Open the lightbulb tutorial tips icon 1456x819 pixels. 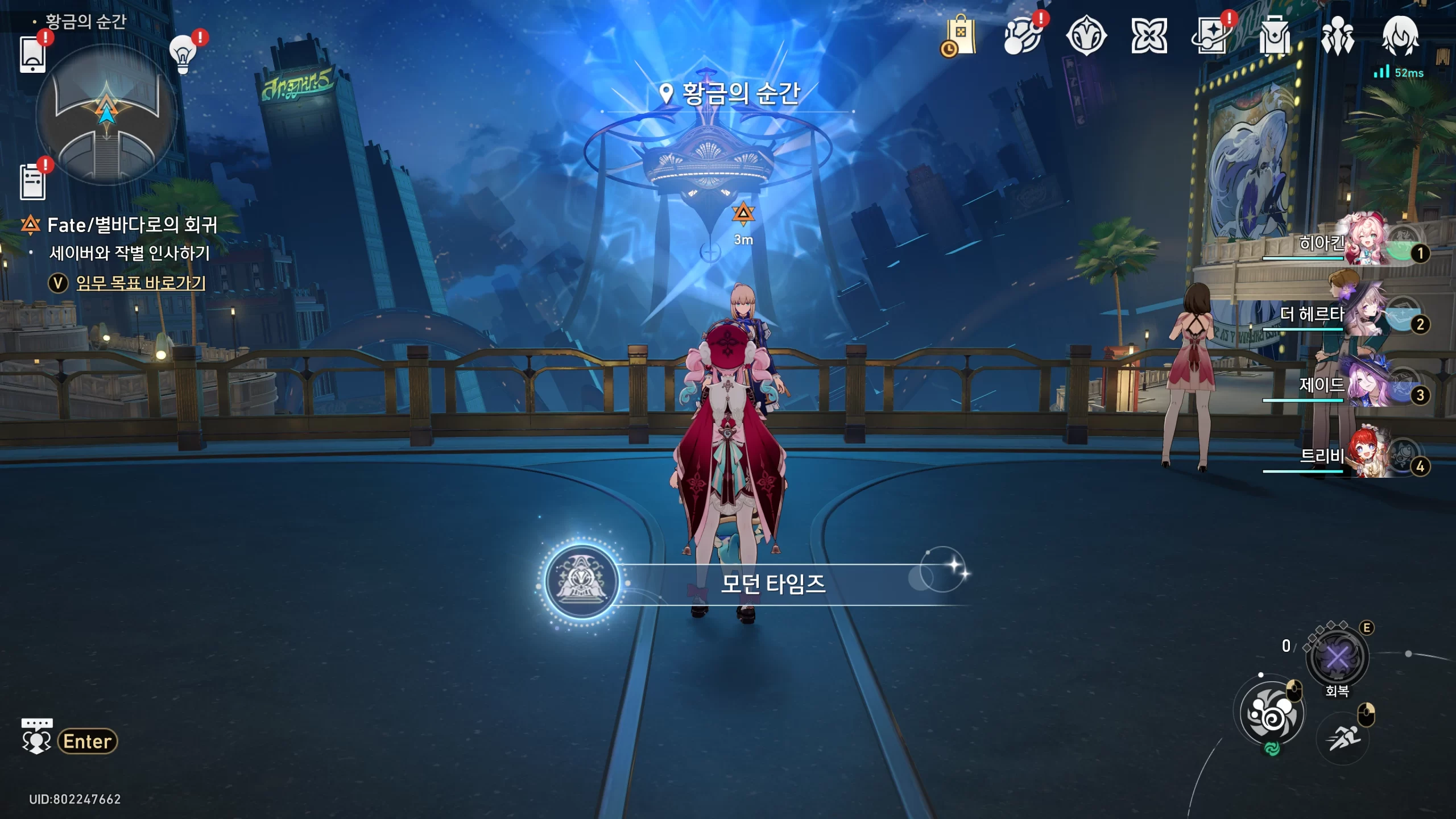coord(183,55)
